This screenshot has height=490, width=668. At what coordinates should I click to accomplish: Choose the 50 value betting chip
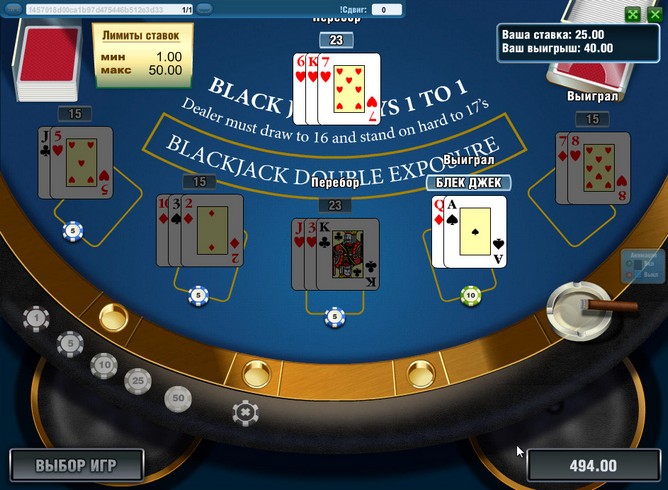point(178,398)
